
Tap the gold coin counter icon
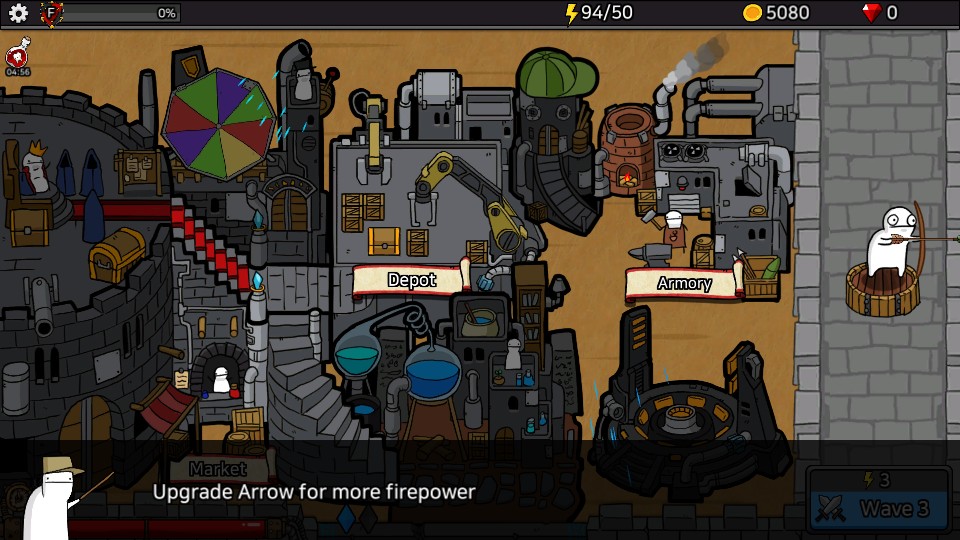752,13
